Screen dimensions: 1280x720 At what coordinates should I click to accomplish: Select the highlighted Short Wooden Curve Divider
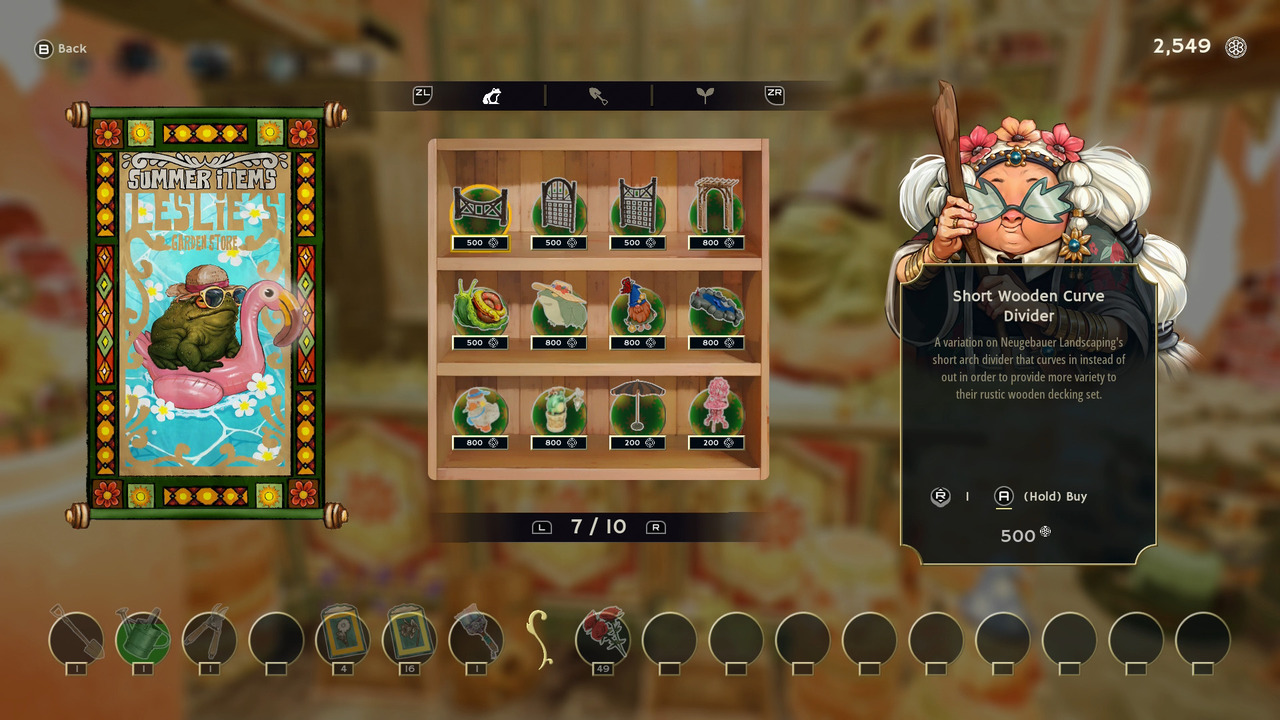[479, 208]
